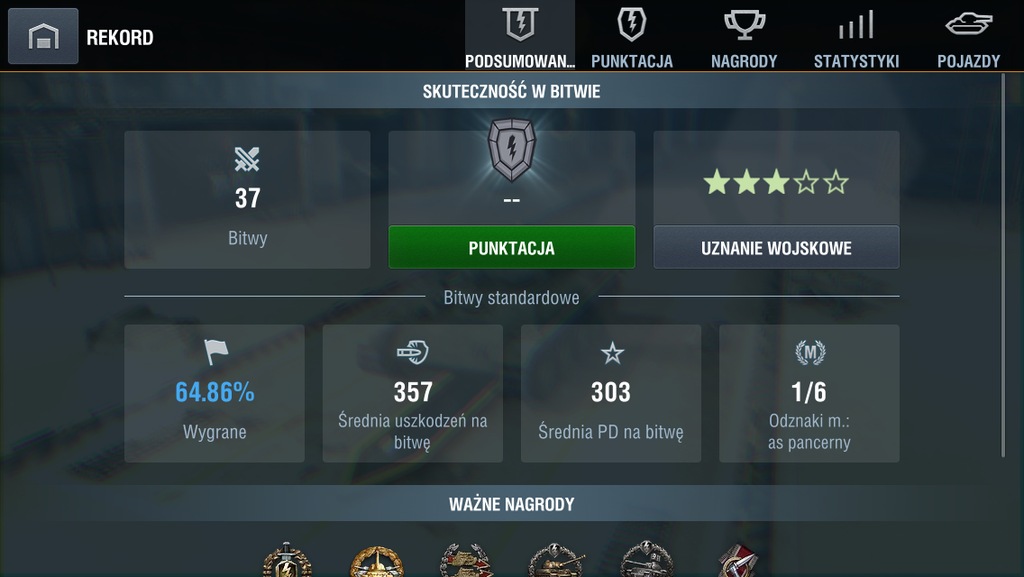Open the Pojazdy tab
The image size is (1024, 577).
(968, 37)
